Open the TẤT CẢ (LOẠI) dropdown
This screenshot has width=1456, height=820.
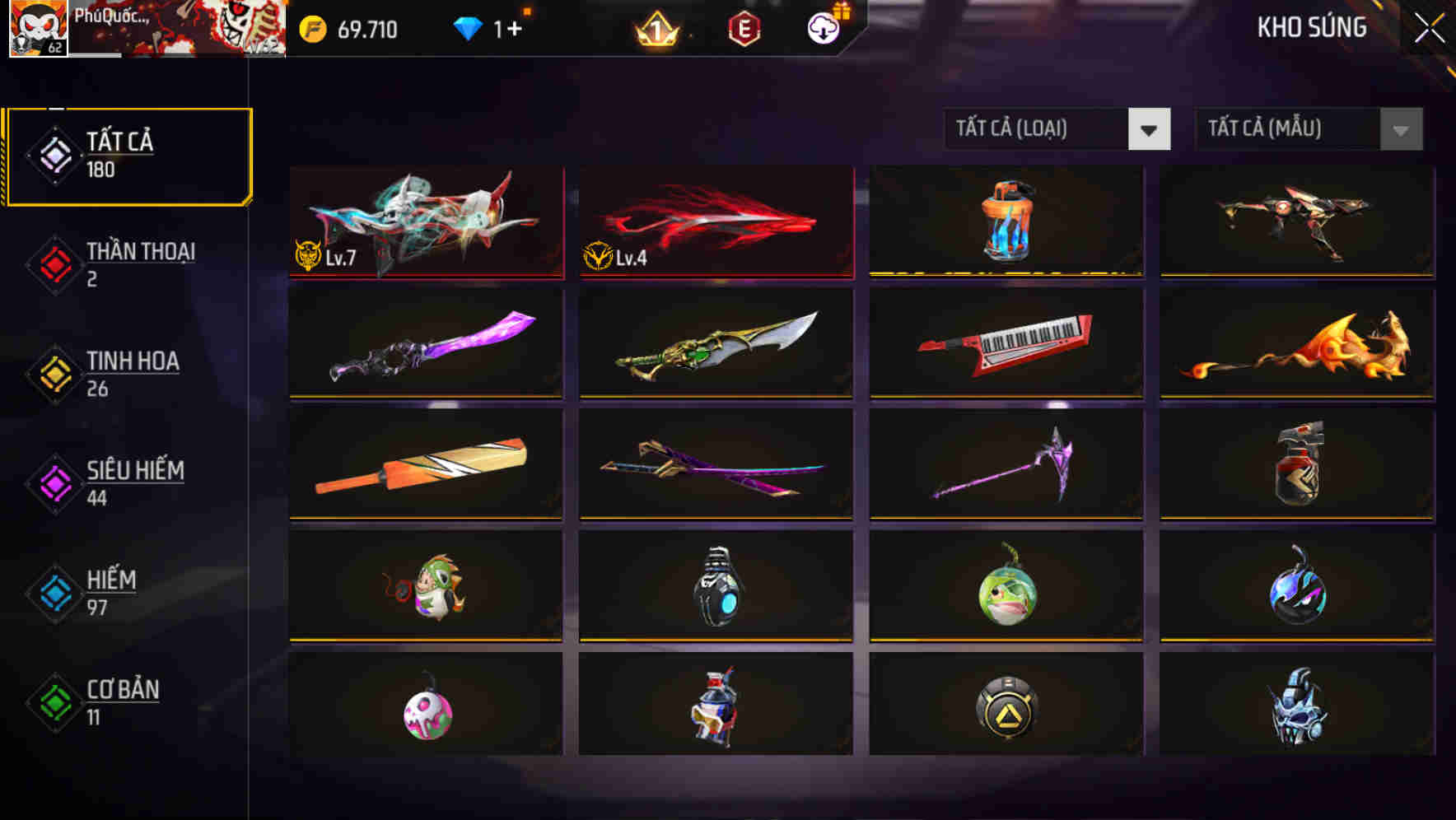1038,129
